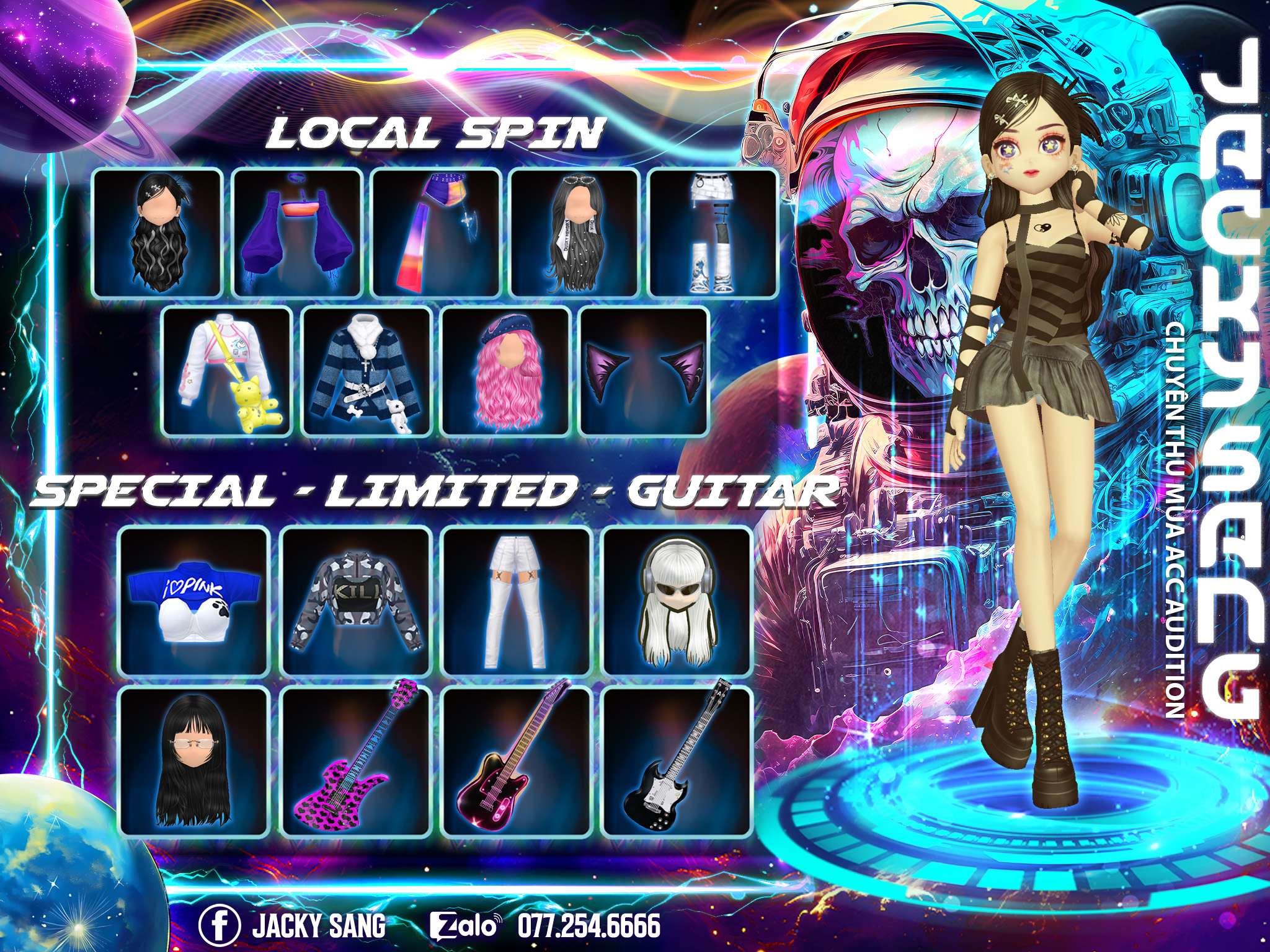The image size is (1270, 952).
Task: Open the Jacky Sang Facebook icon
Action: pos(219,926)
